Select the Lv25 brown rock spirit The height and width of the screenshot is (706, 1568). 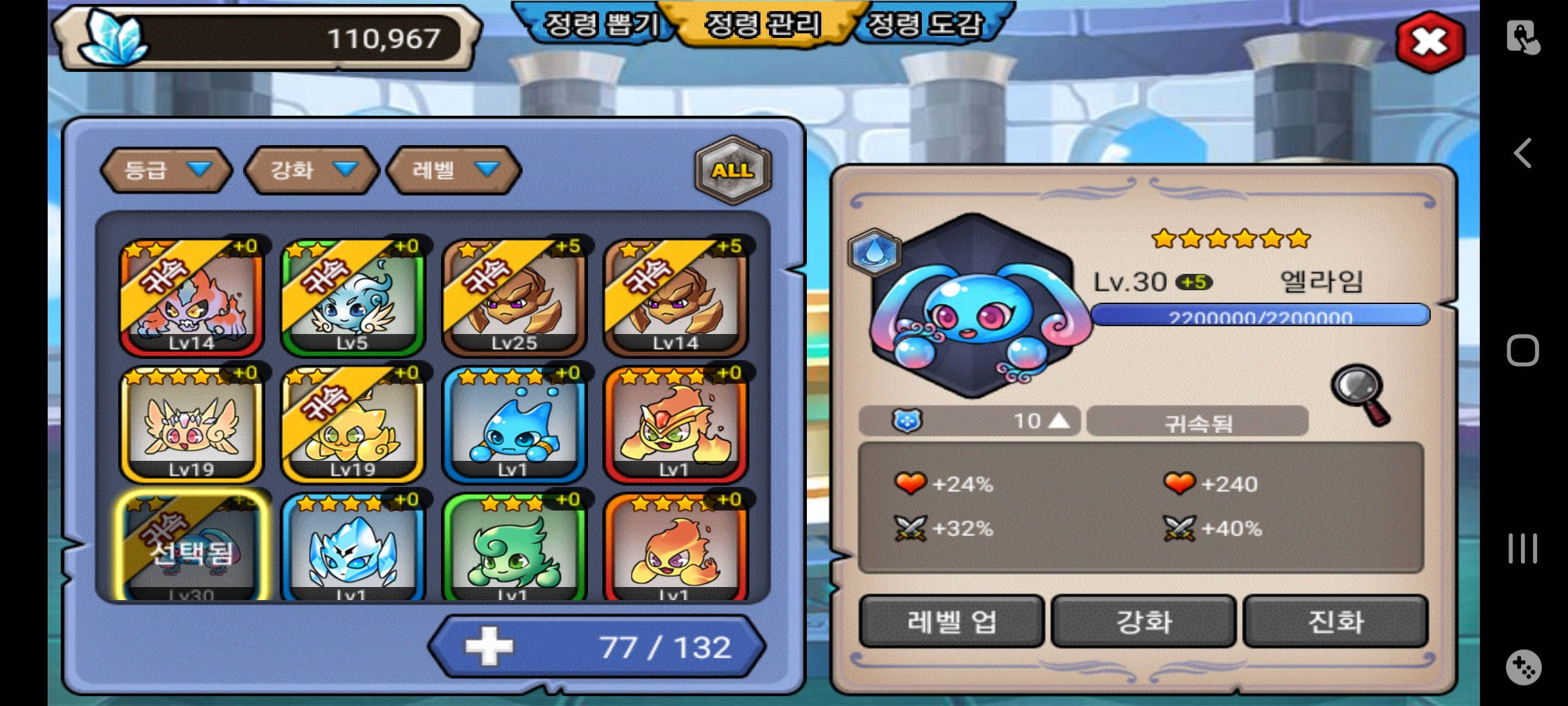(514, 298)
